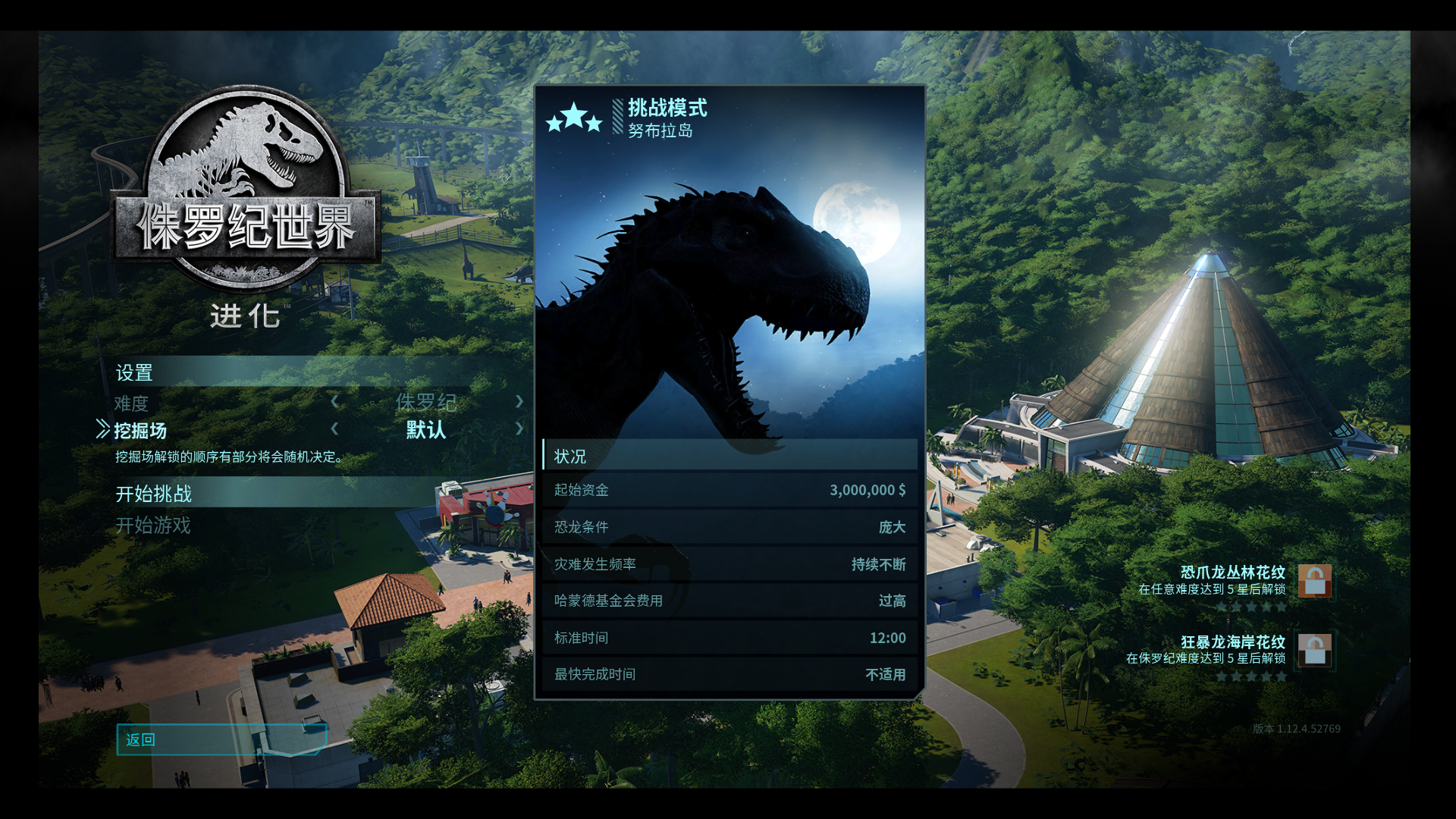Increase difficulty with the right arrow

point(519,401)
